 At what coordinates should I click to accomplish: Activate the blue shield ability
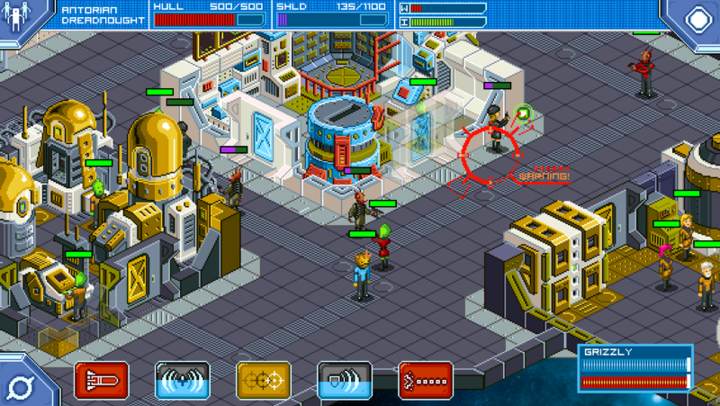click(x=344, y=381)
